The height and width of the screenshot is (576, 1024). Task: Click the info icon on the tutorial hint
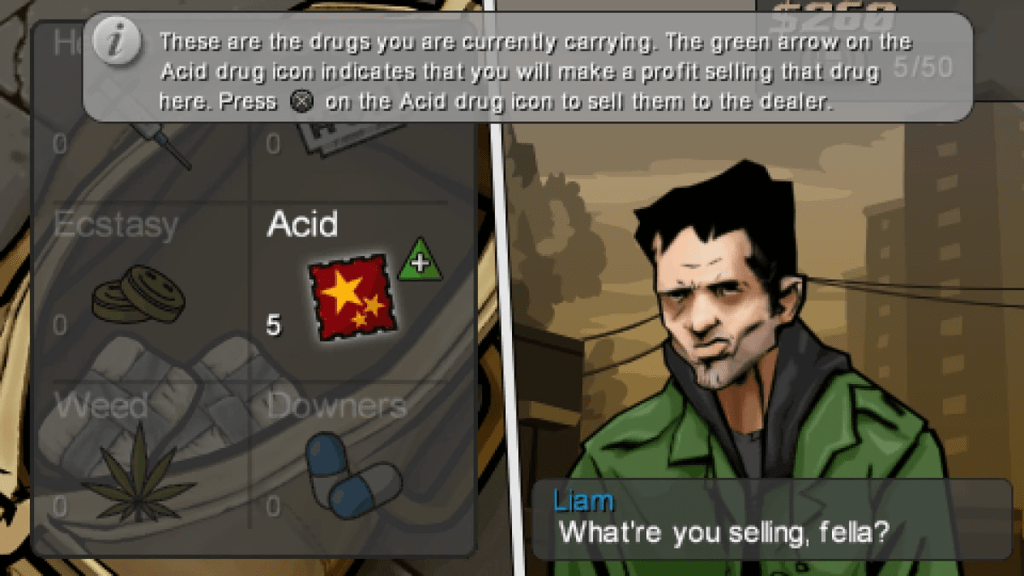117,44
